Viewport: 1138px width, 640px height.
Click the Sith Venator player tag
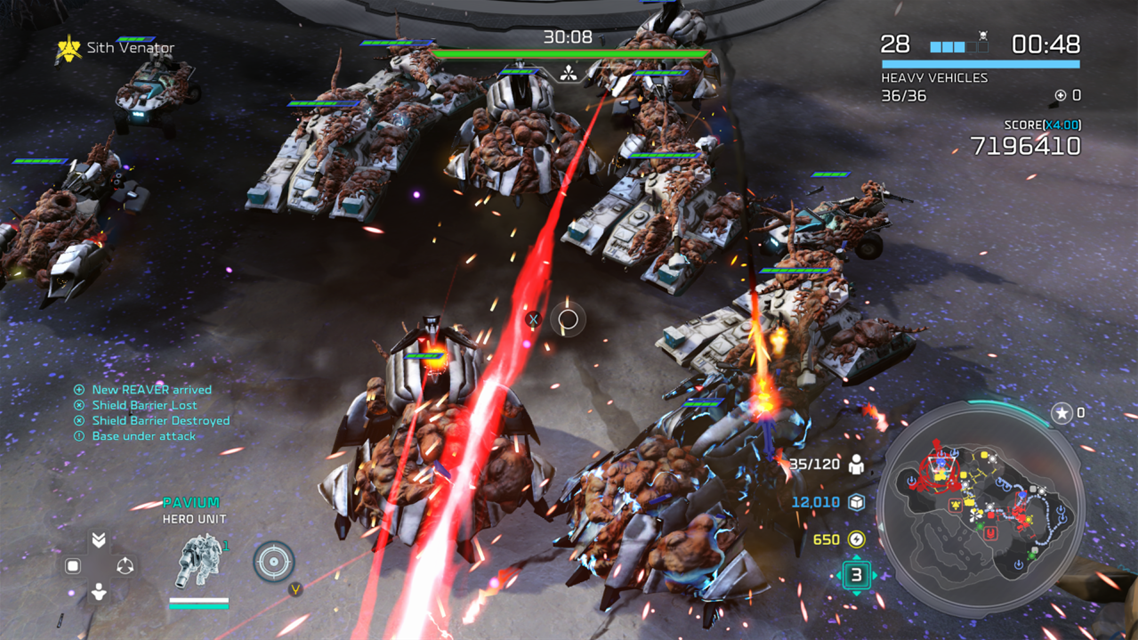coord(116,48)
